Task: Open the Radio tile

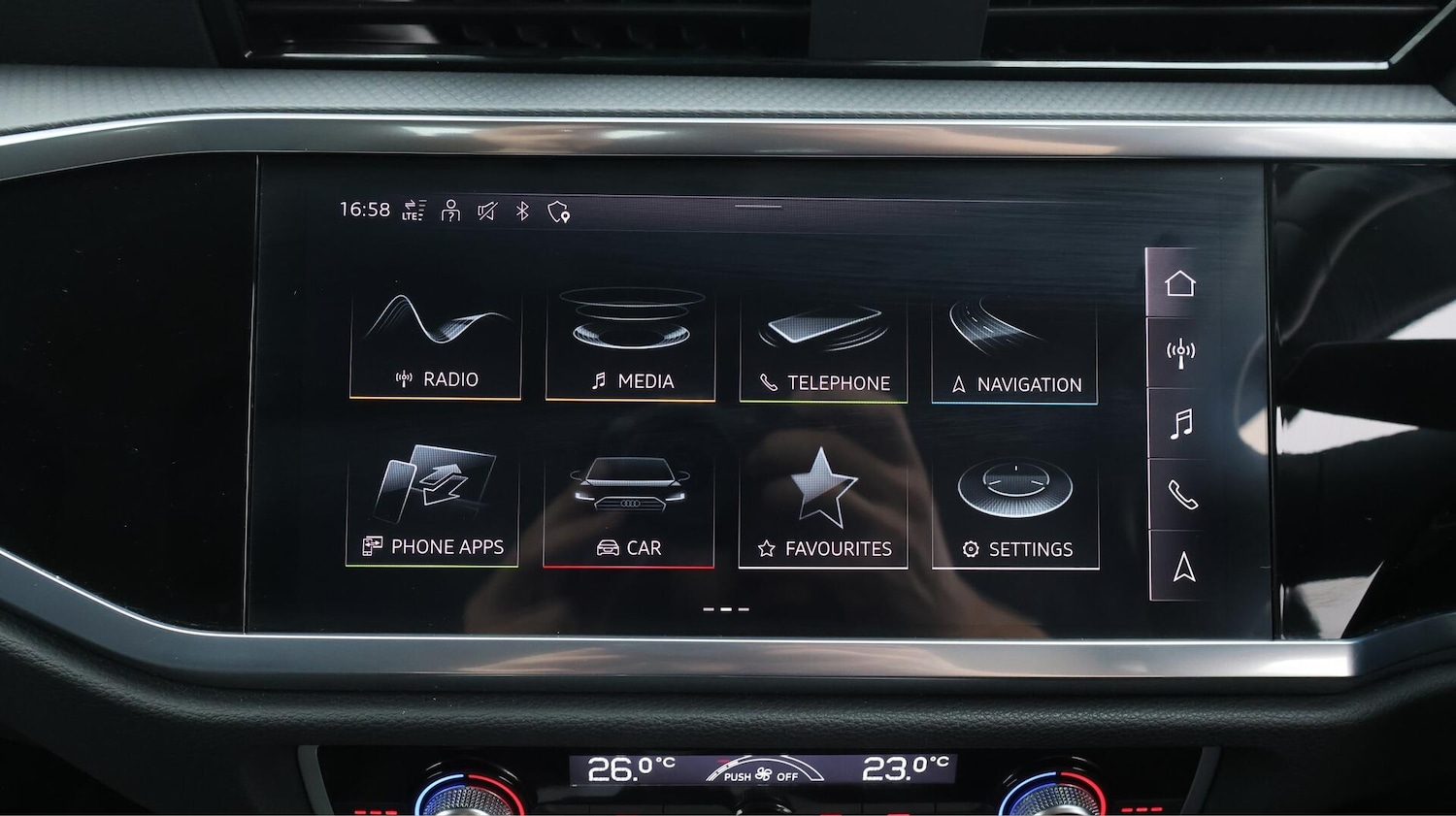Action: tap(436, 344)
